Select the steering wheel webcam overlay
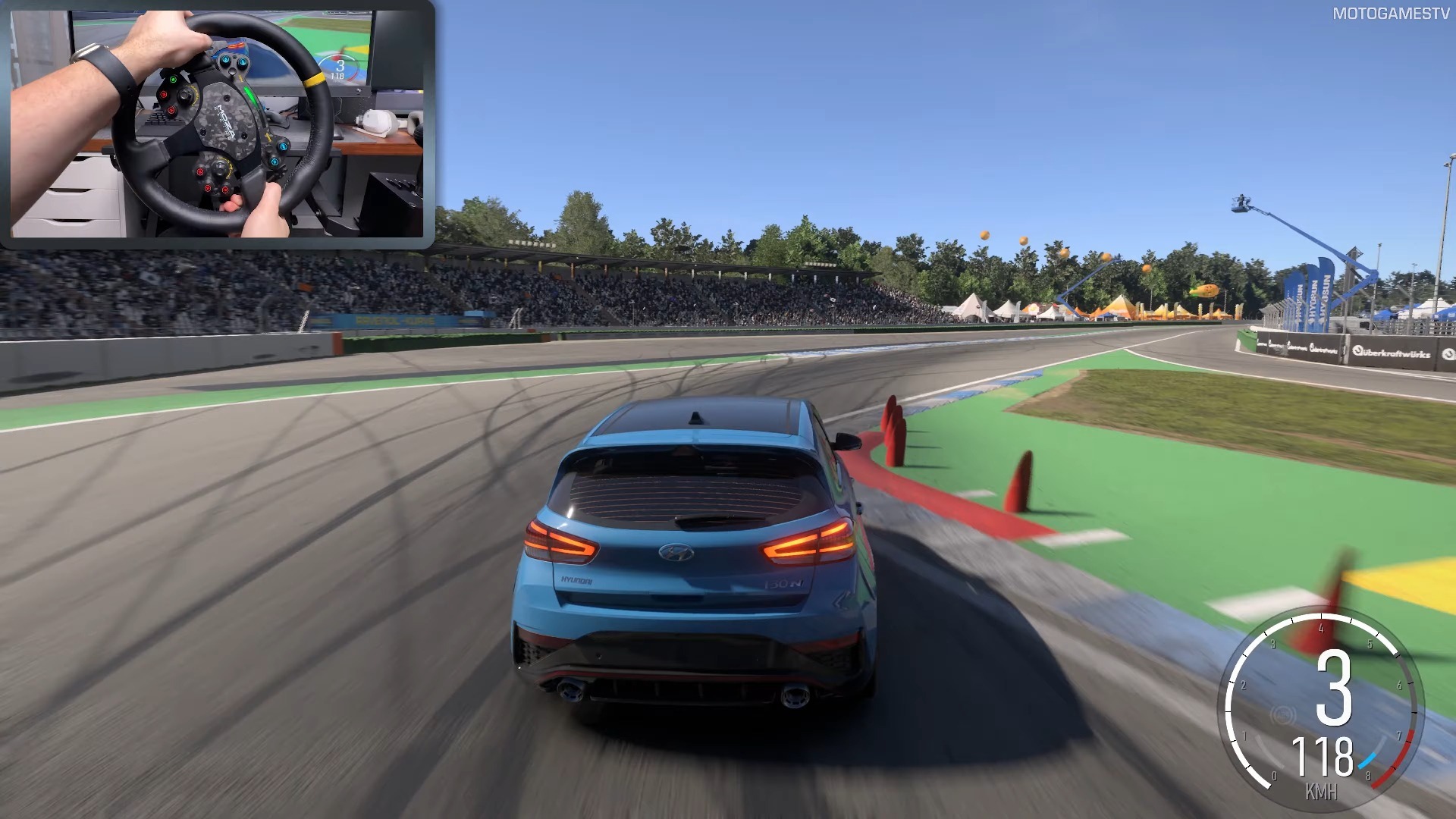This screenshot has width=1456, height=819. [217, 124]
